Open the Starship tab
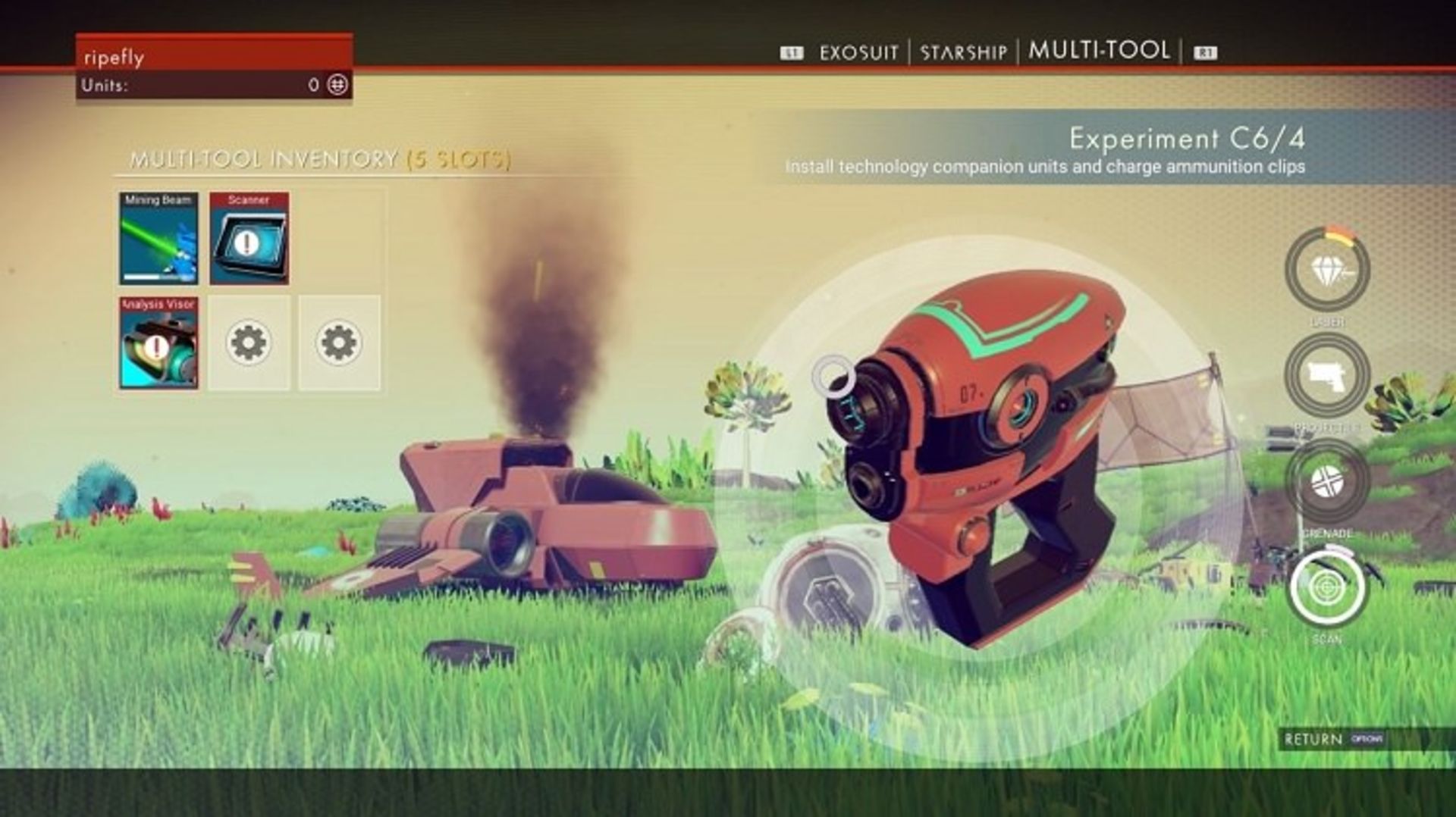This screenshot has width=1456, height=817. click(963, 52)
